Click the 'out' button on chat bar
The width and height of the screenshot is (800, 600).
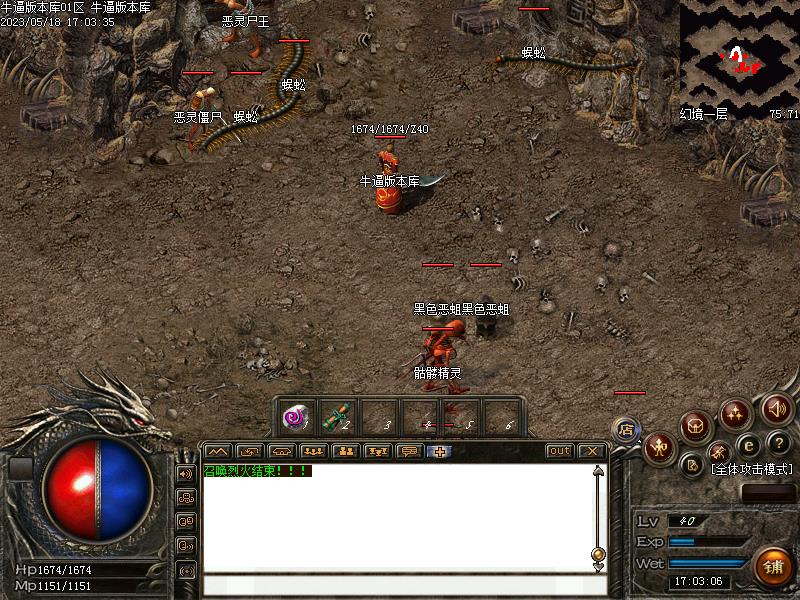[x=560, y=451]
